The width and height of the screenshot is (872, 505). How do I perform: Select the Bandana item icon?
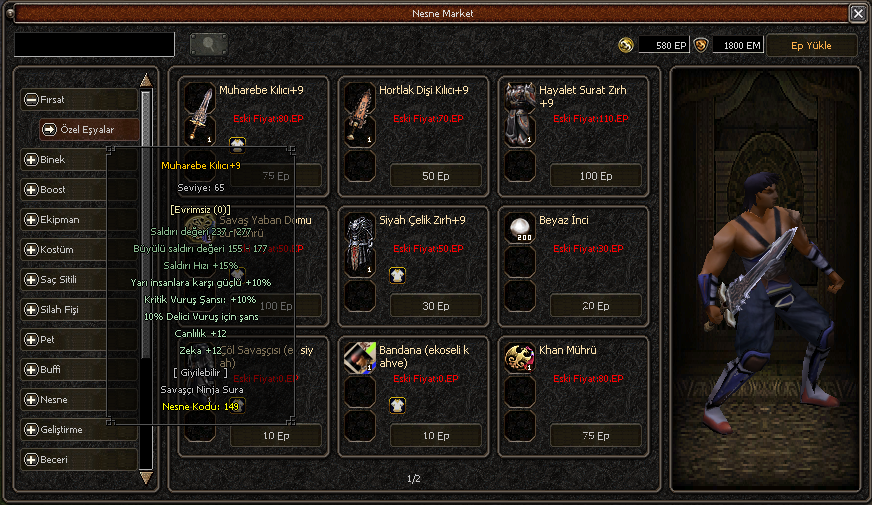tap(360, 359)
